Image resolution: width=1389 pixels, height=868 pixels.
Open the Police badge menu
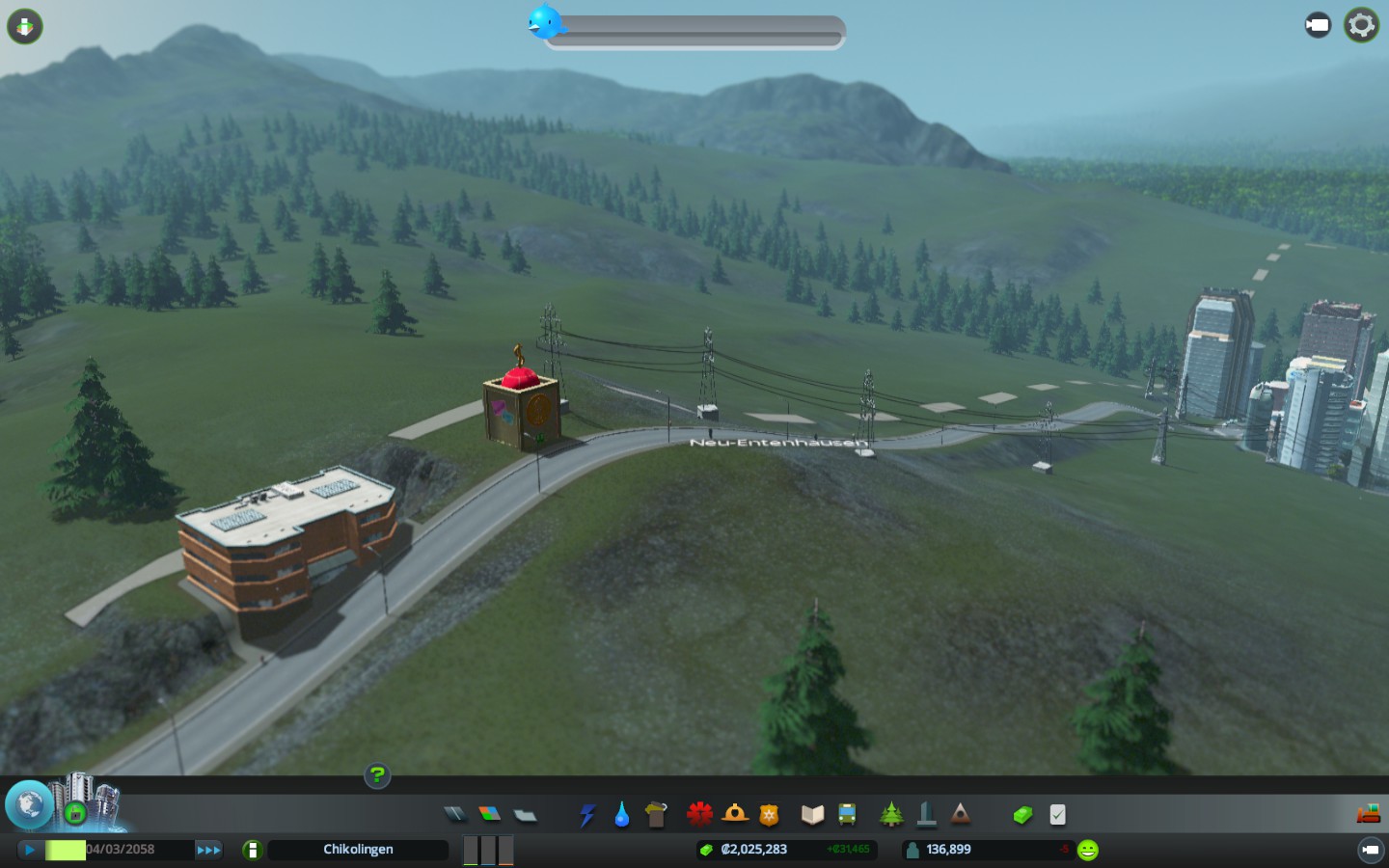tap(769, 815)
